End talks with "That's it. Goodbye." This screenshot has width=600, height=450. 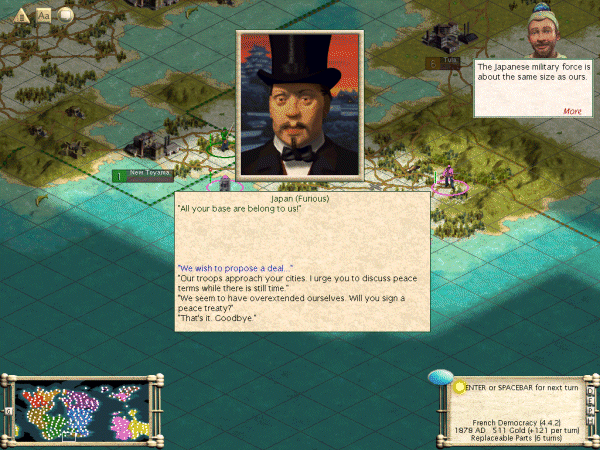point(216,318)
